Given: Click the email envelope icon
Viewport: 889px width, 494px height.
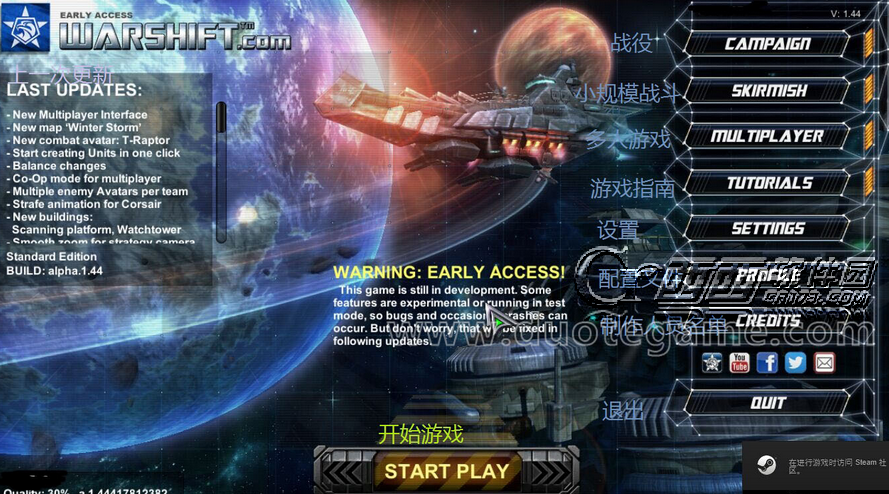Looking at the screenshot, I should click(x=824, y=362).
